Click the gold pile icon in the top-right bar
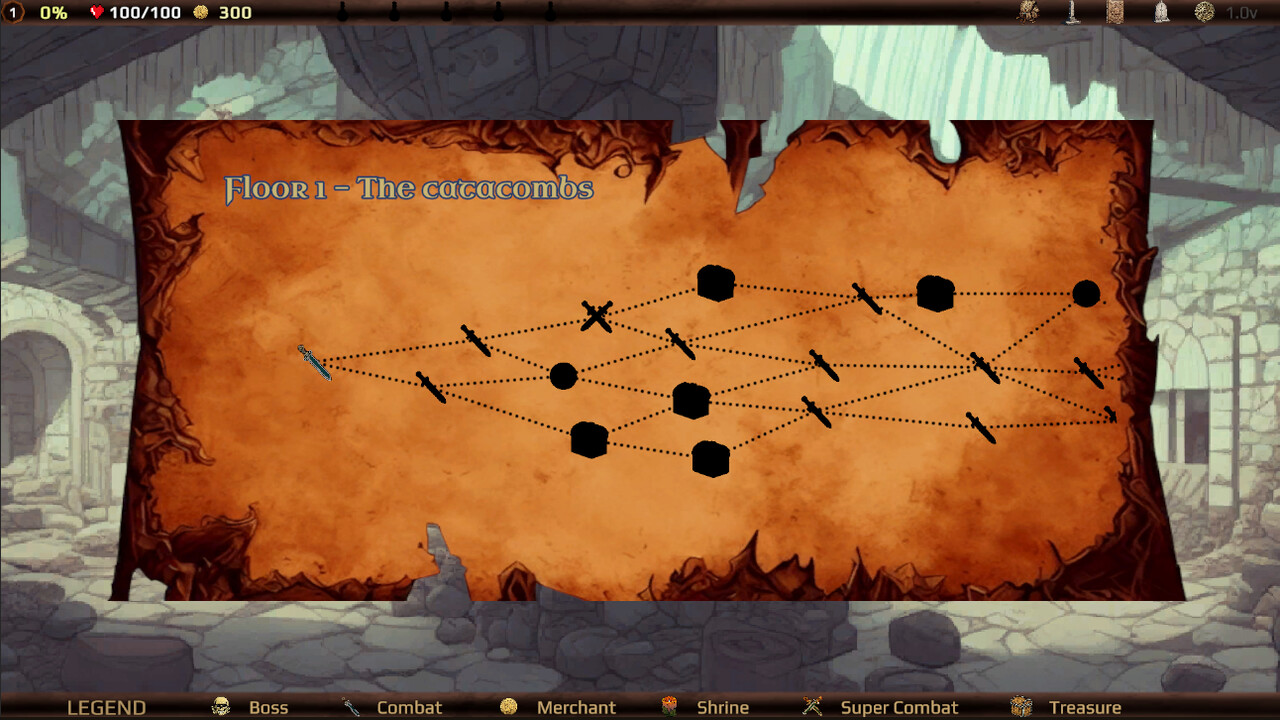Screen dimensions: 1280x720 (x=1027, y=14)
